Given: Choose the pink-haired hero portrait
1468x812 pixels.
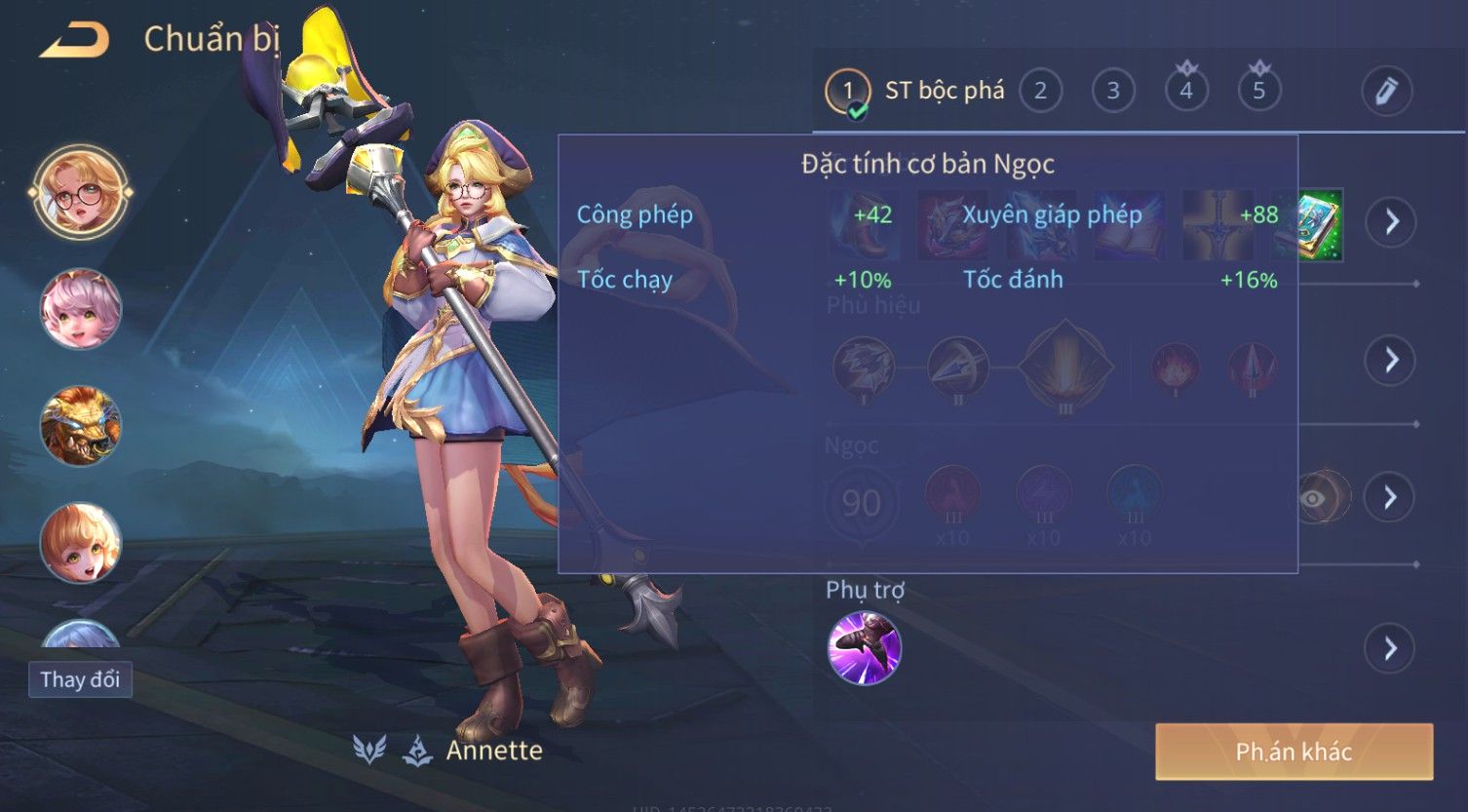Looking at the screenshot, I should click(80, 309).
